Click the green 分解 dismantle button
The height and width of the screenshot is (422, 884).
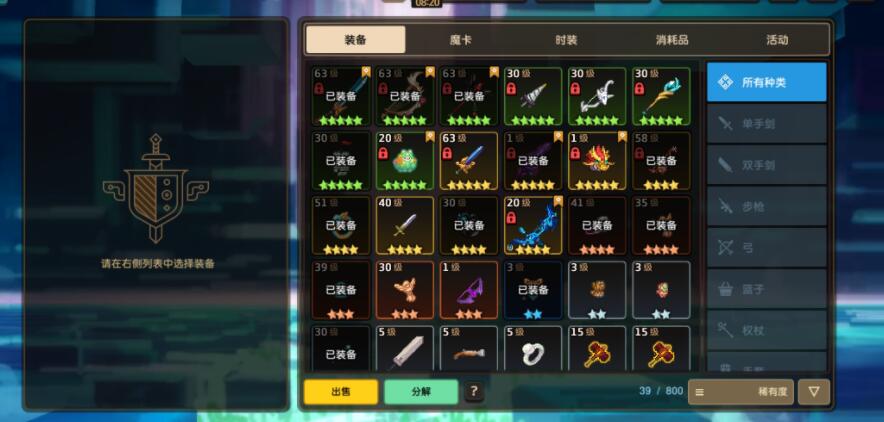(420, 392)
